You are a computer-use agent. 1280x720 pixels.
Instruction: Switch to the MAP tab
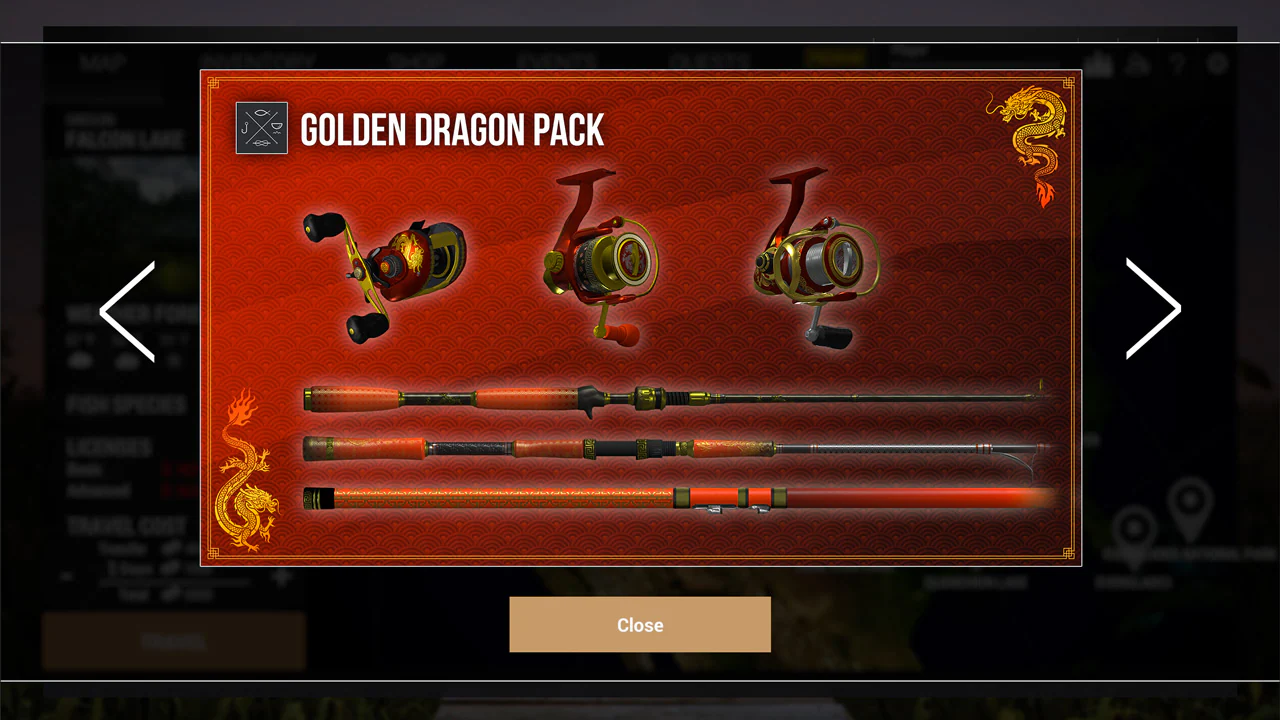point(101,60)
